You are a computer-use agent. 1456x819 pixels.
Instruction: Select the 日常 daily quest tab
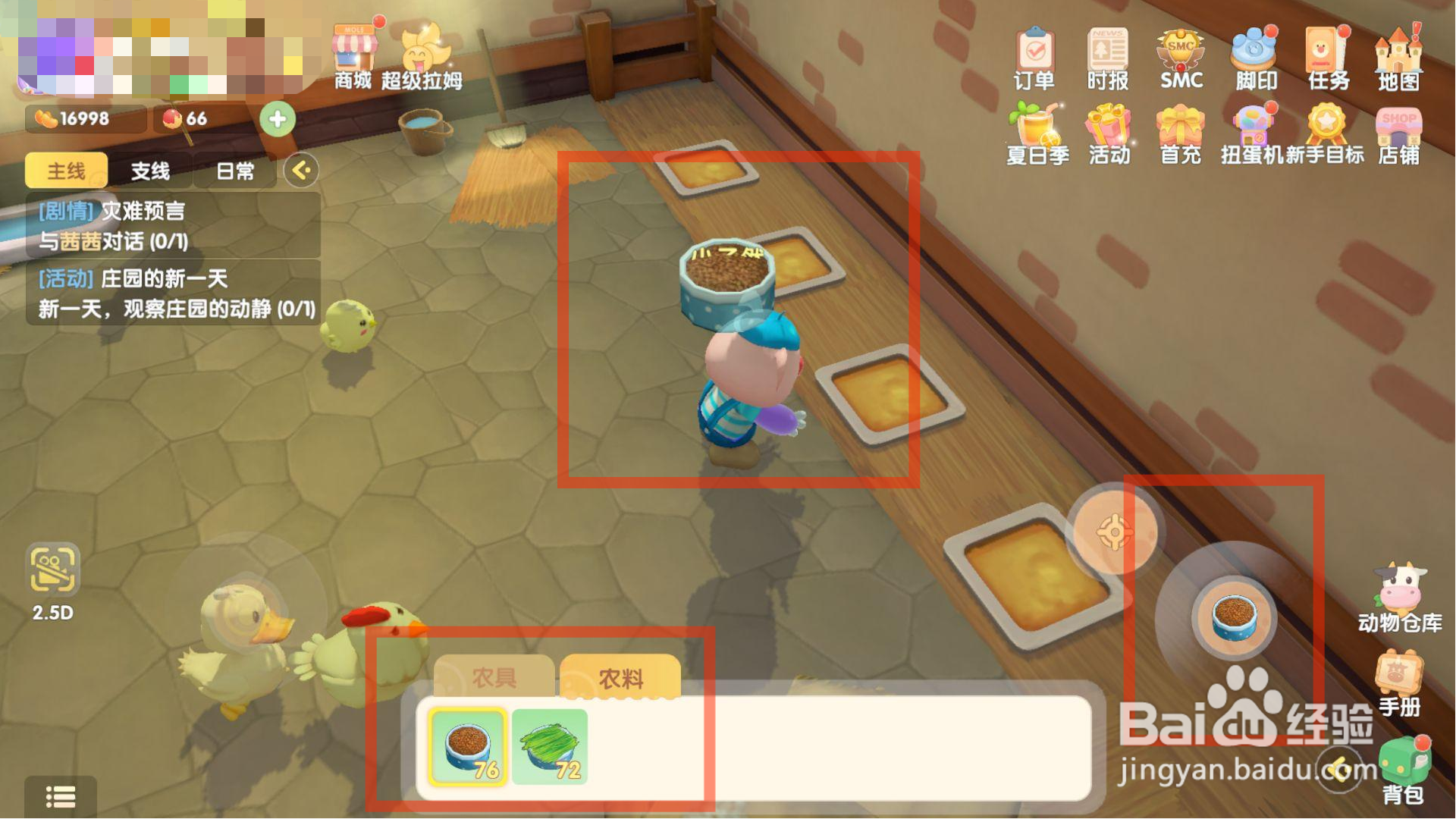(x=235, y=171)
